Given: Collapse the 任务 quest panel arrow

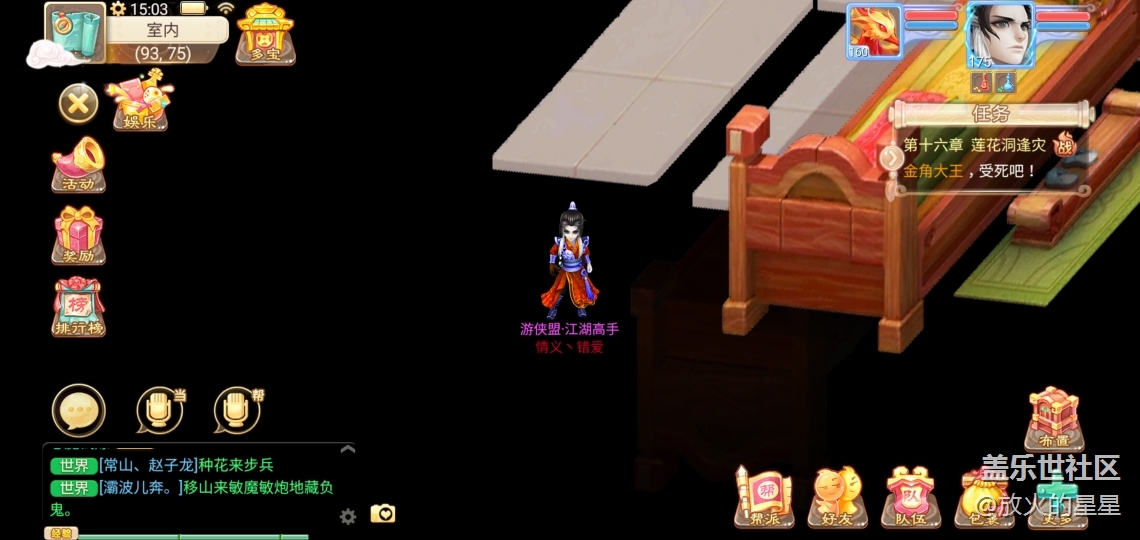Looking at the screenshot, I should [891, 158].
